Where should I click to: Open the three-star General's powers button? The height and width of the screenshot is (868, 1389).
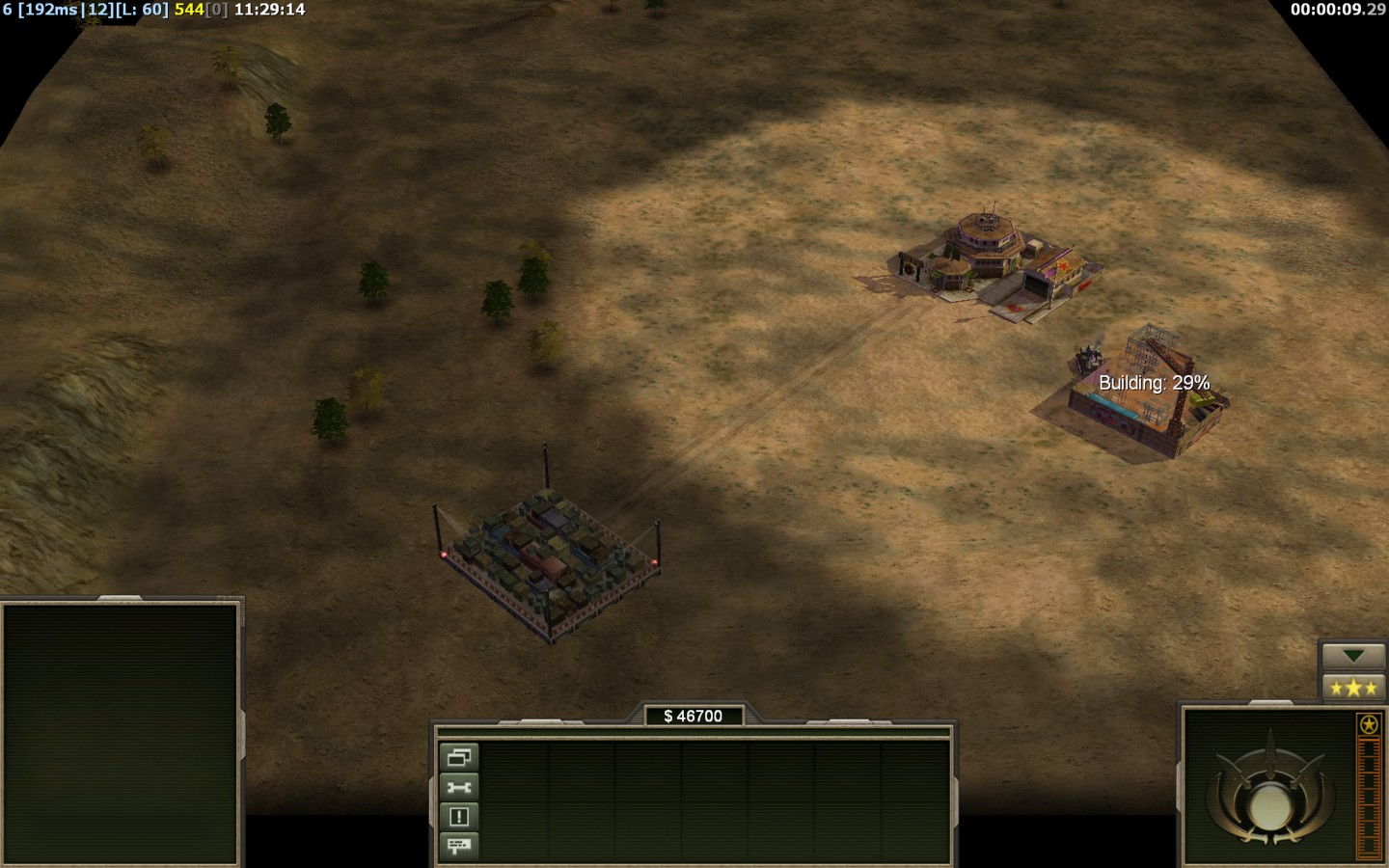(1352, 688)
